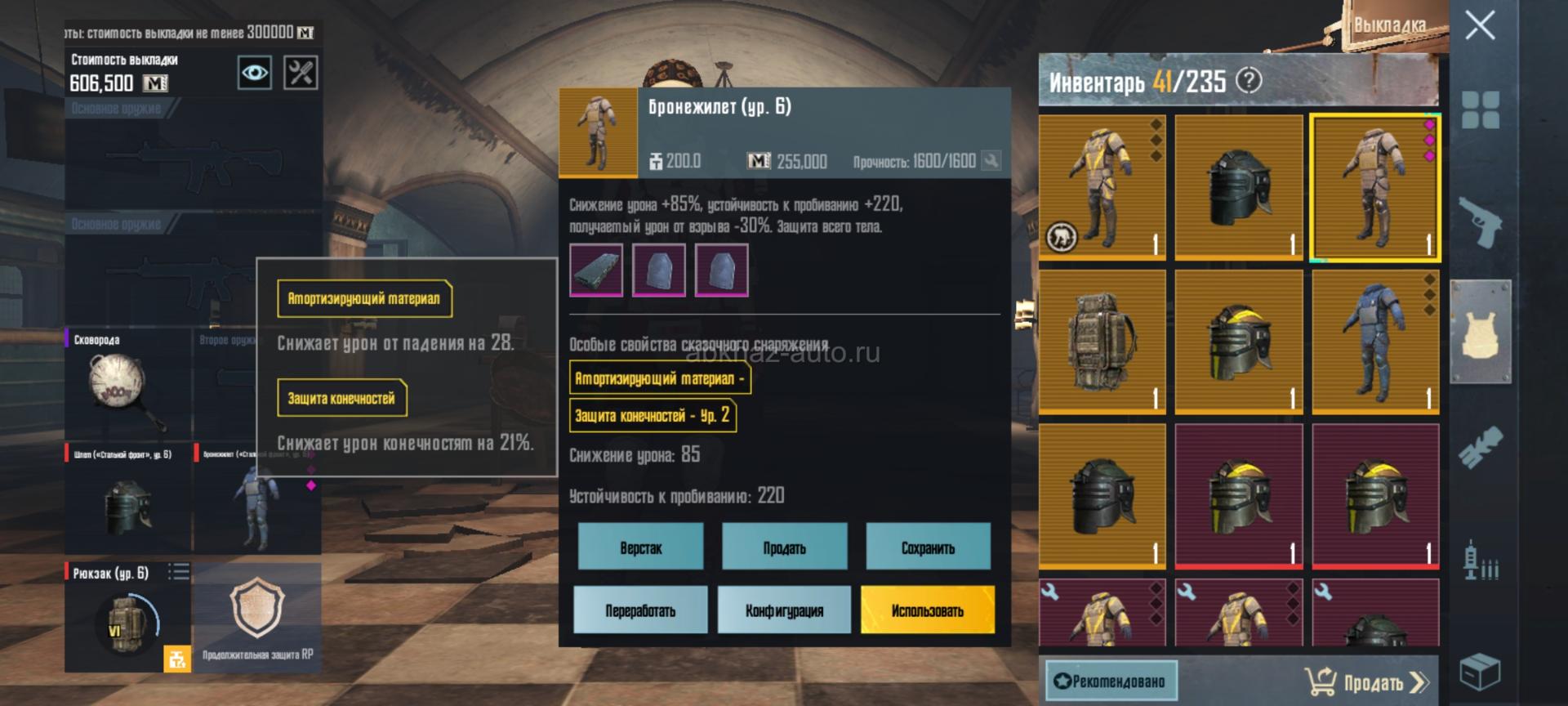Open the inventory help question mark
Screen dimensions: 1568x706
coord(1249,80)
